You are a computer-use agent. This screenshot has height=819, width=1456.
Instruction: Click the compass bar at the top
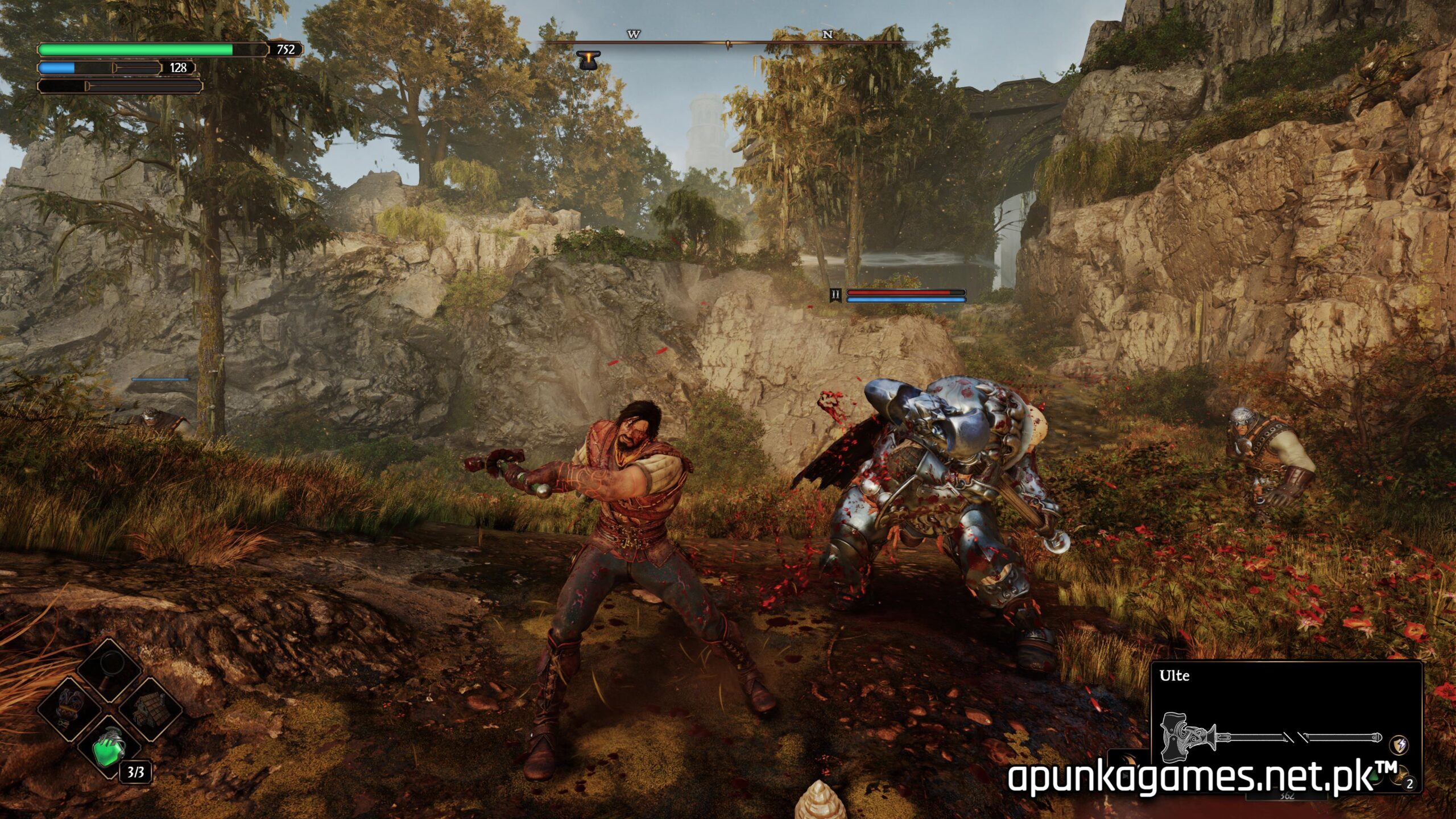click(x=728, y=42)
